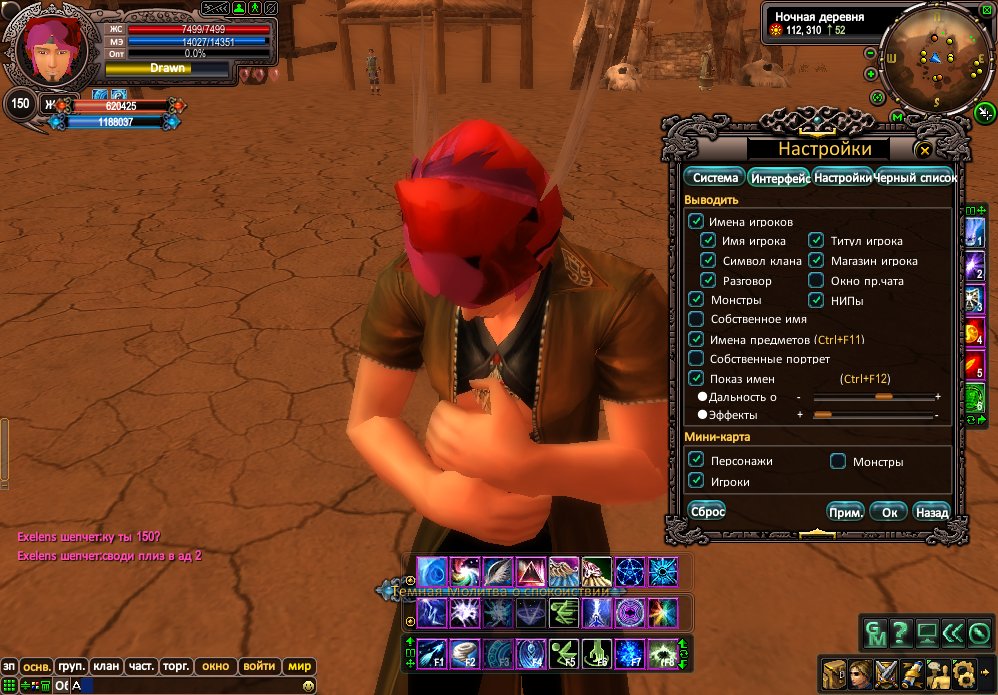
Task: Click the Сброс reset button
Action: (708, 511)
